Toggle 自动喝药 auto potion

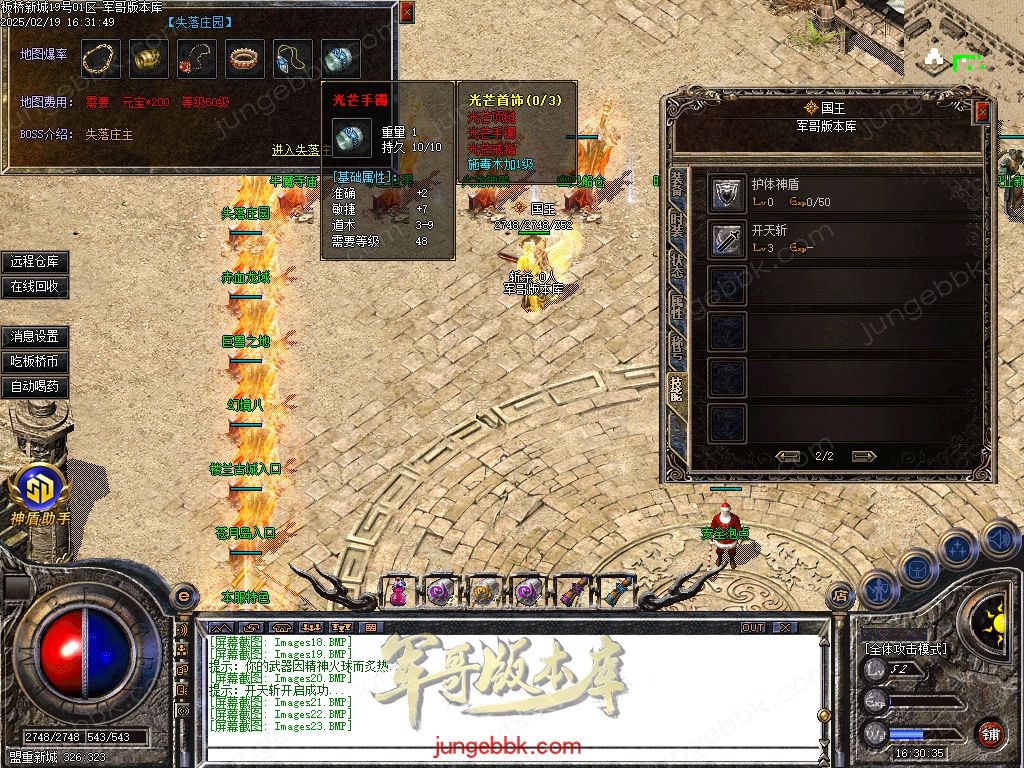[35, 386]
